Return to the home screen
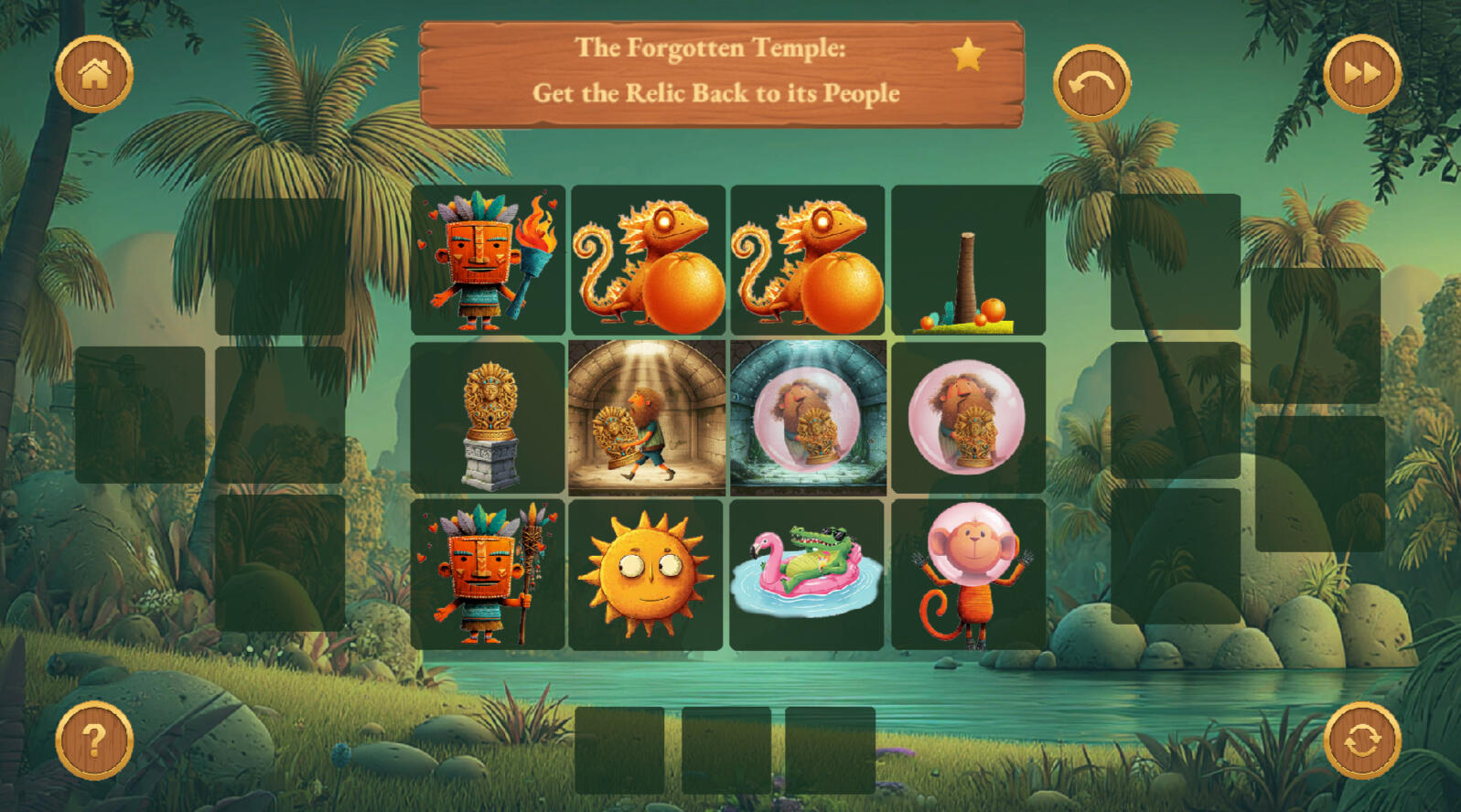Viewport: 1461px width, 812px height. point(94,74)
